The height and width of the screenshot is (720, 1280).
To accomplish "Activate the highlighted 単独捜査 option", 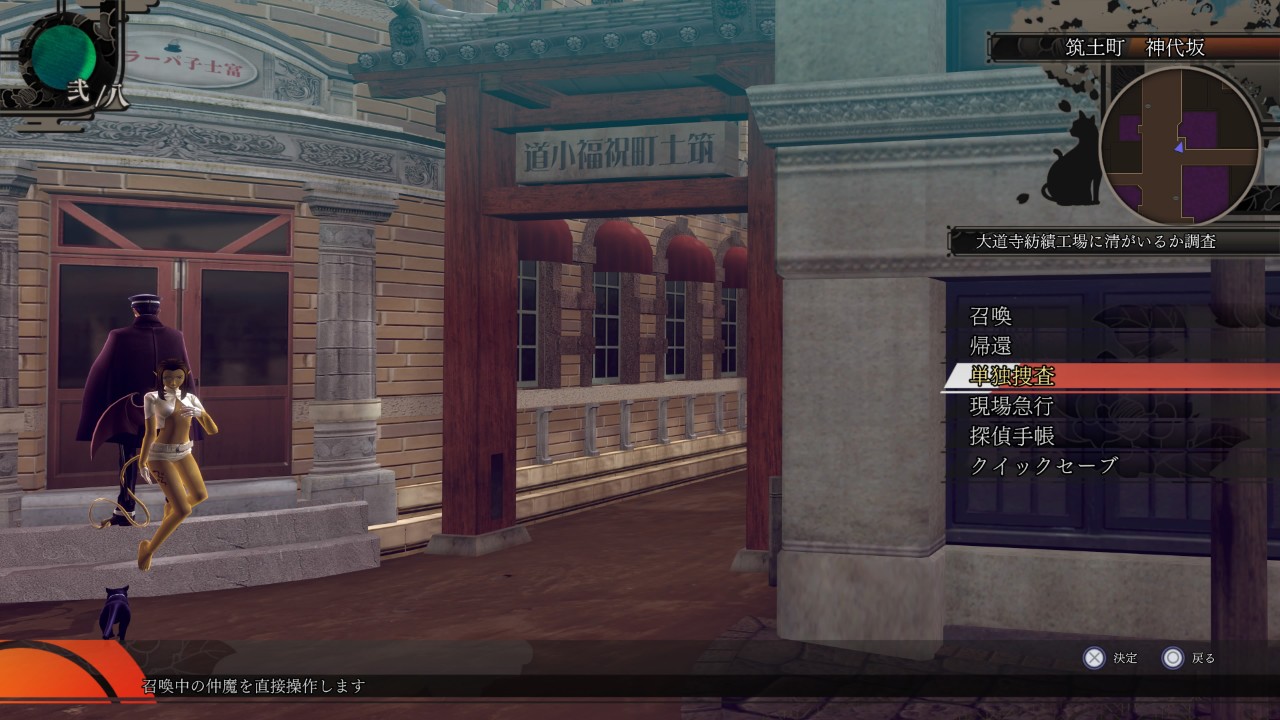I will coord(1013,376).
